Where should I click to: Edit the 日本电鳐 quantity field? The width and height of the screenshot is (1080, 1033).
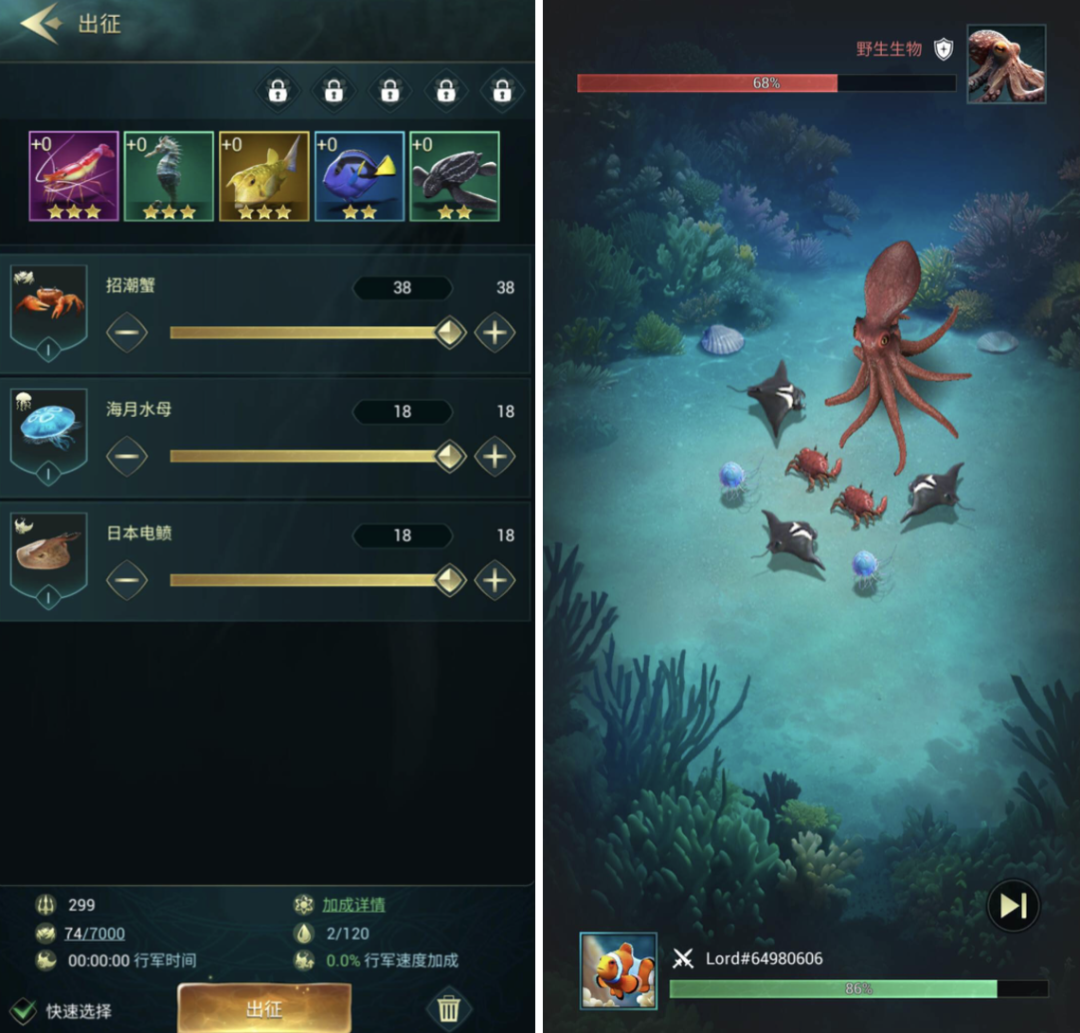pos(402,535)
